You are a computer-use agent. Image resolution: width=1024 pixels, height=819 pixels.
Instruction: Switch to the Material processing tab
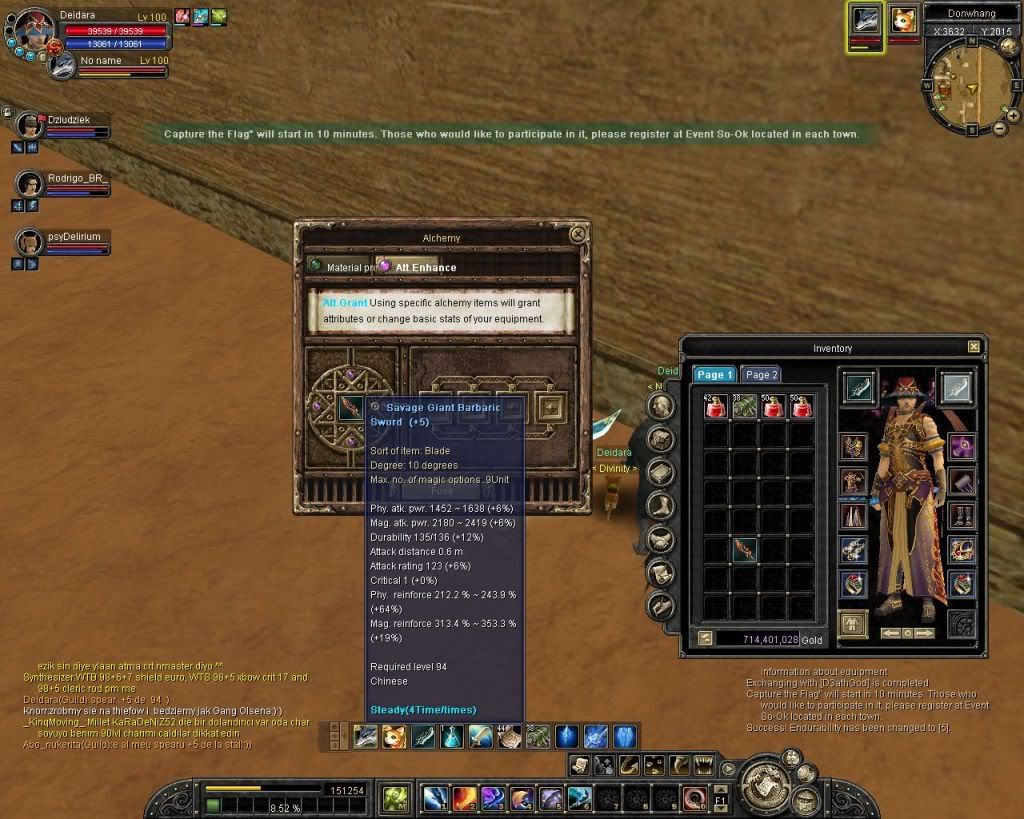(341, 267)
